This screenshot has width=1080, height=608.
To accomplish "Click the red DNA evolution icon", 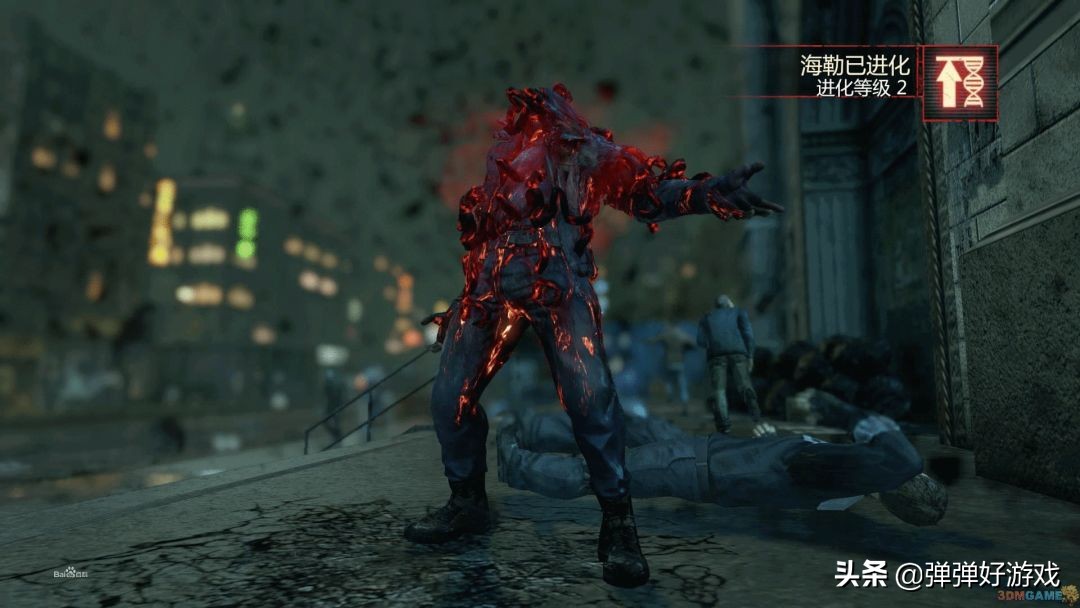I will tap(959, 84).
